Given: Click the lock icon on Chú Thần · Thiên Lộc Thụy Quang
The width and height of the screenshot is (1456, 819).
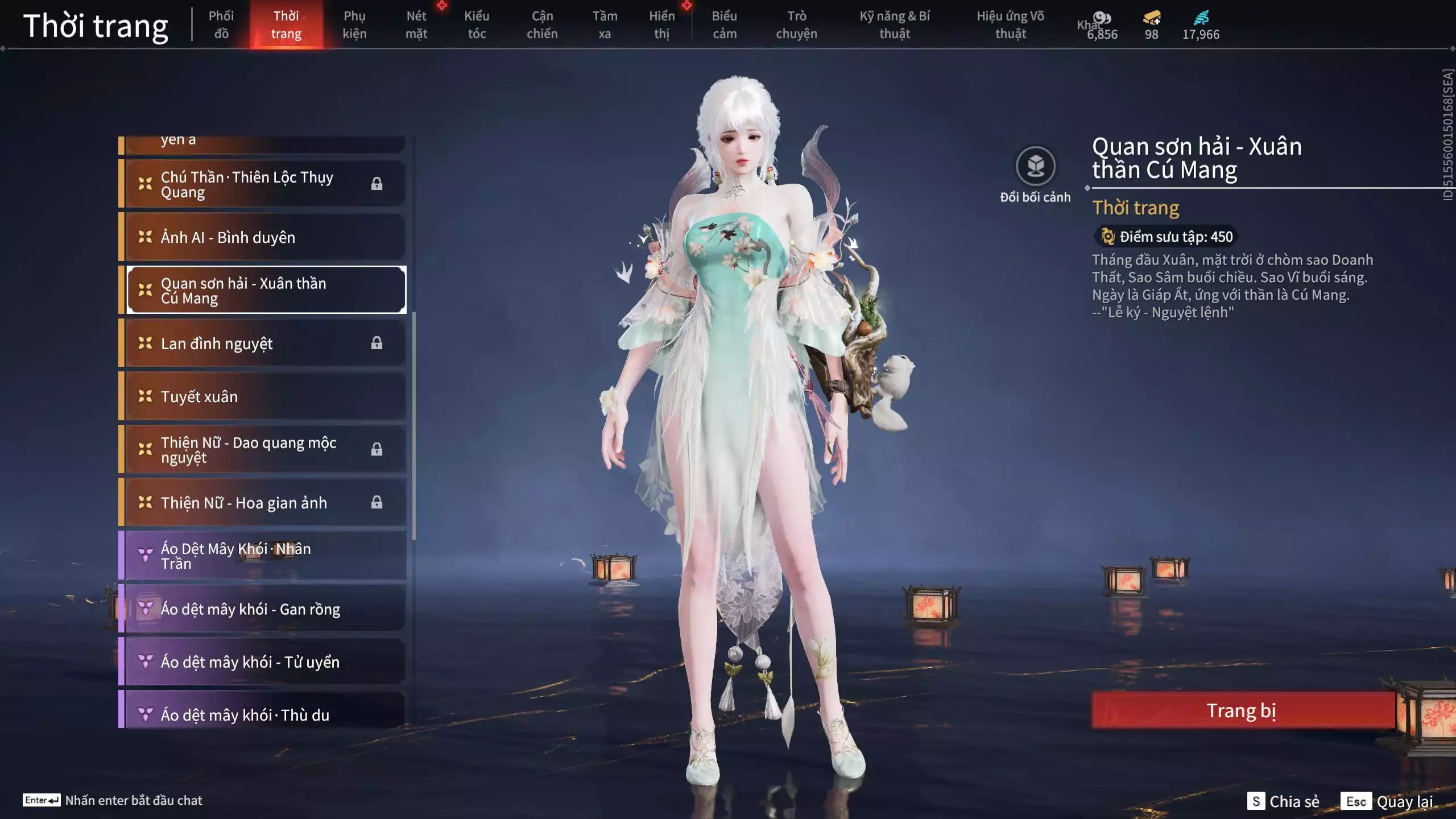Looking at the screenshot, I should click(x=377, y=183).
